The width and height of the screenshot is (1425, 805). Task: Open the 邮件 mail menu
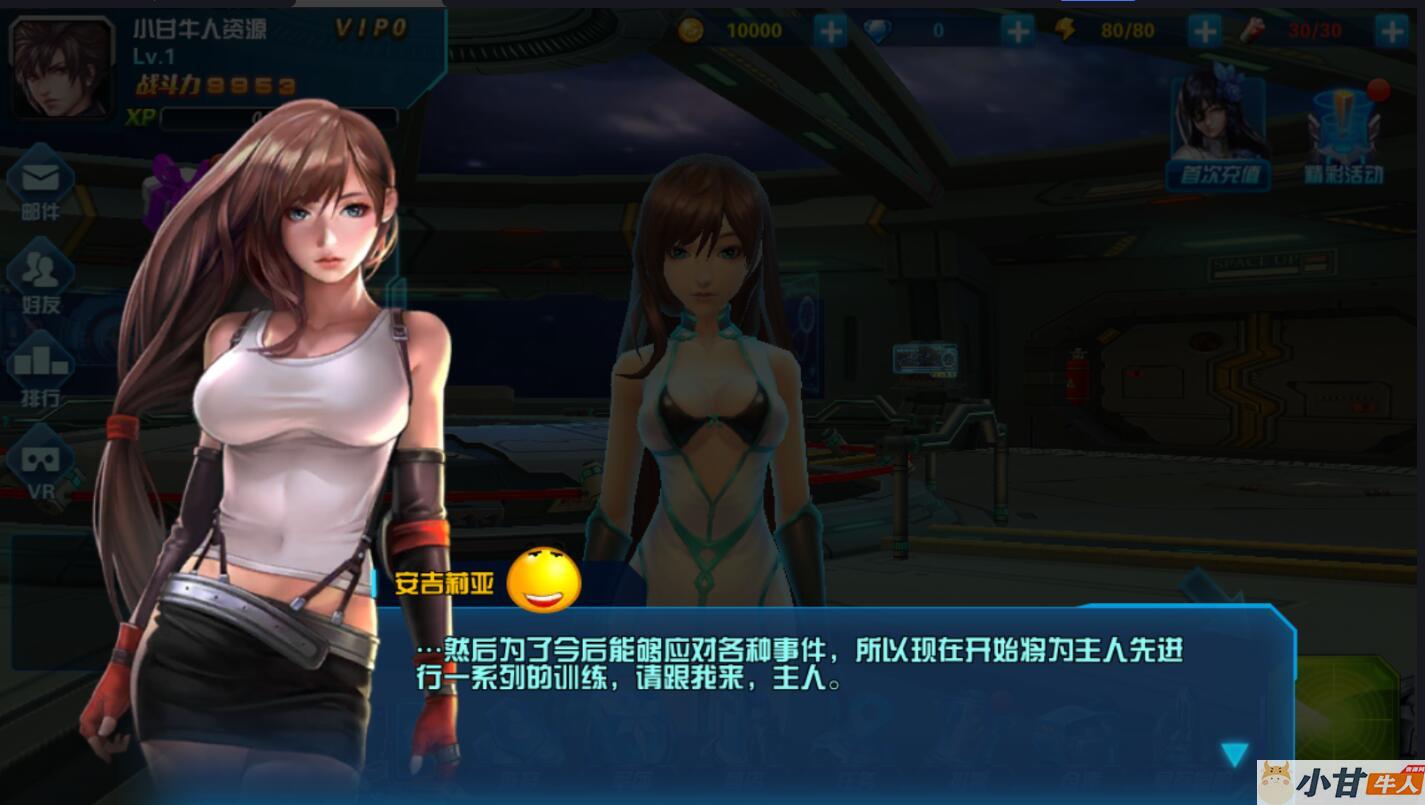41,182
